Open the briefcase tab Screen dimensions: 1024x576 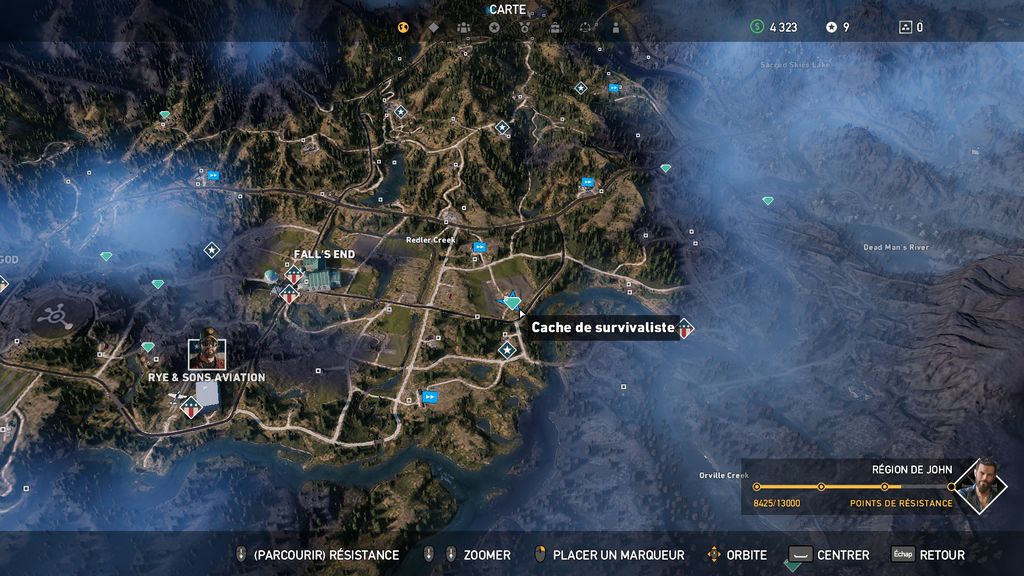point(555,28)
